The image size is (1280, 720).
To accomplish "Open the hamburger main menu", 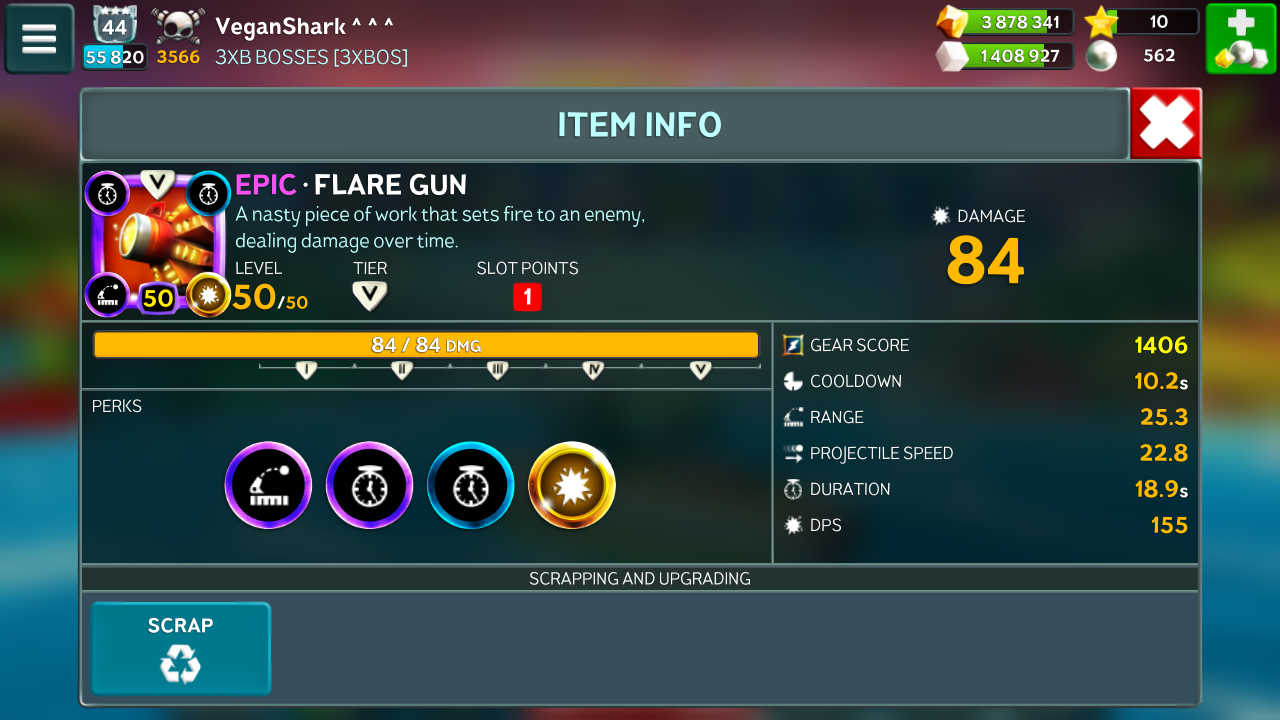I will [x=39, y=39].
